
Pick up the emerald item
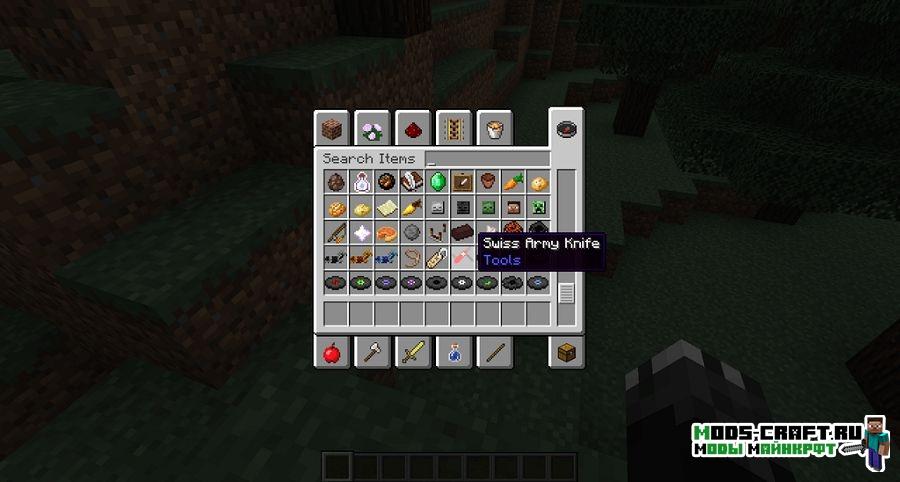[x=436, y=182]
